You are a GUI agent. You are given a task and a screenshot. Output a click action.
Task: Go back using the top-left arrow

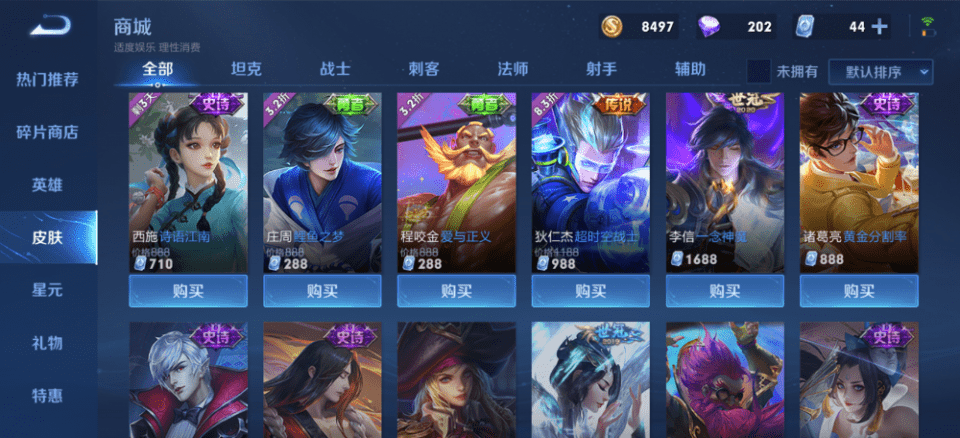[x=49, y=26]
